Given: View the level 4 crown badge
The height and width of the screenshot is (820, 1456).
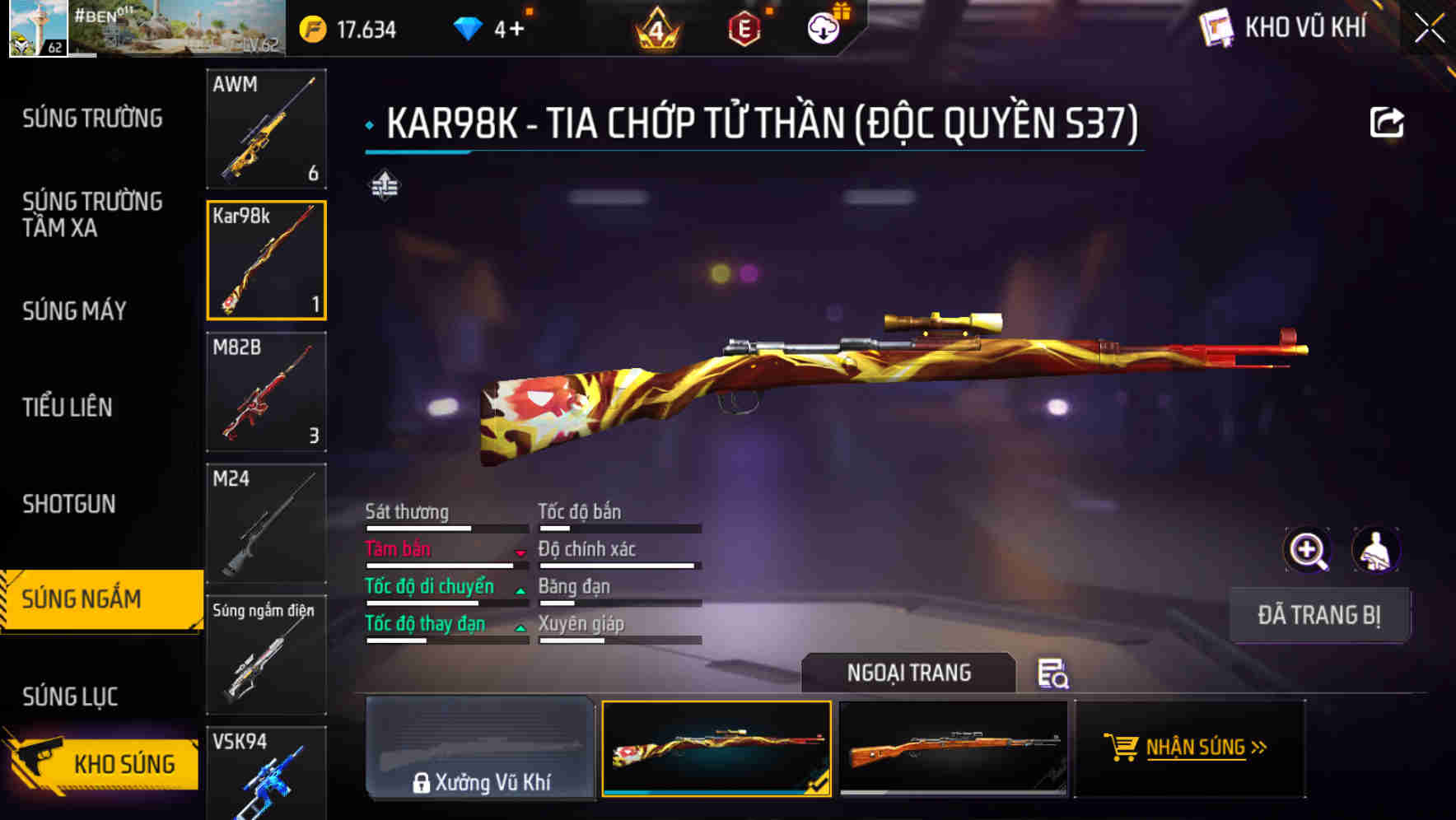Looking at the screenshot, I should click(656, 27).
